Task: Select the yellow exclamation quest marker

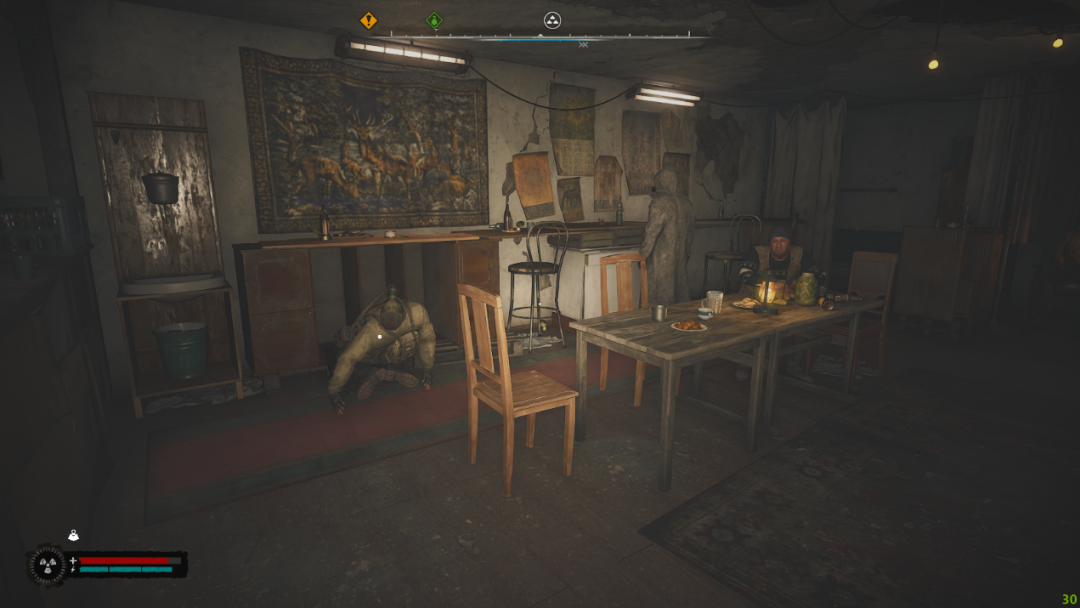Action: (x=369, y=20)
